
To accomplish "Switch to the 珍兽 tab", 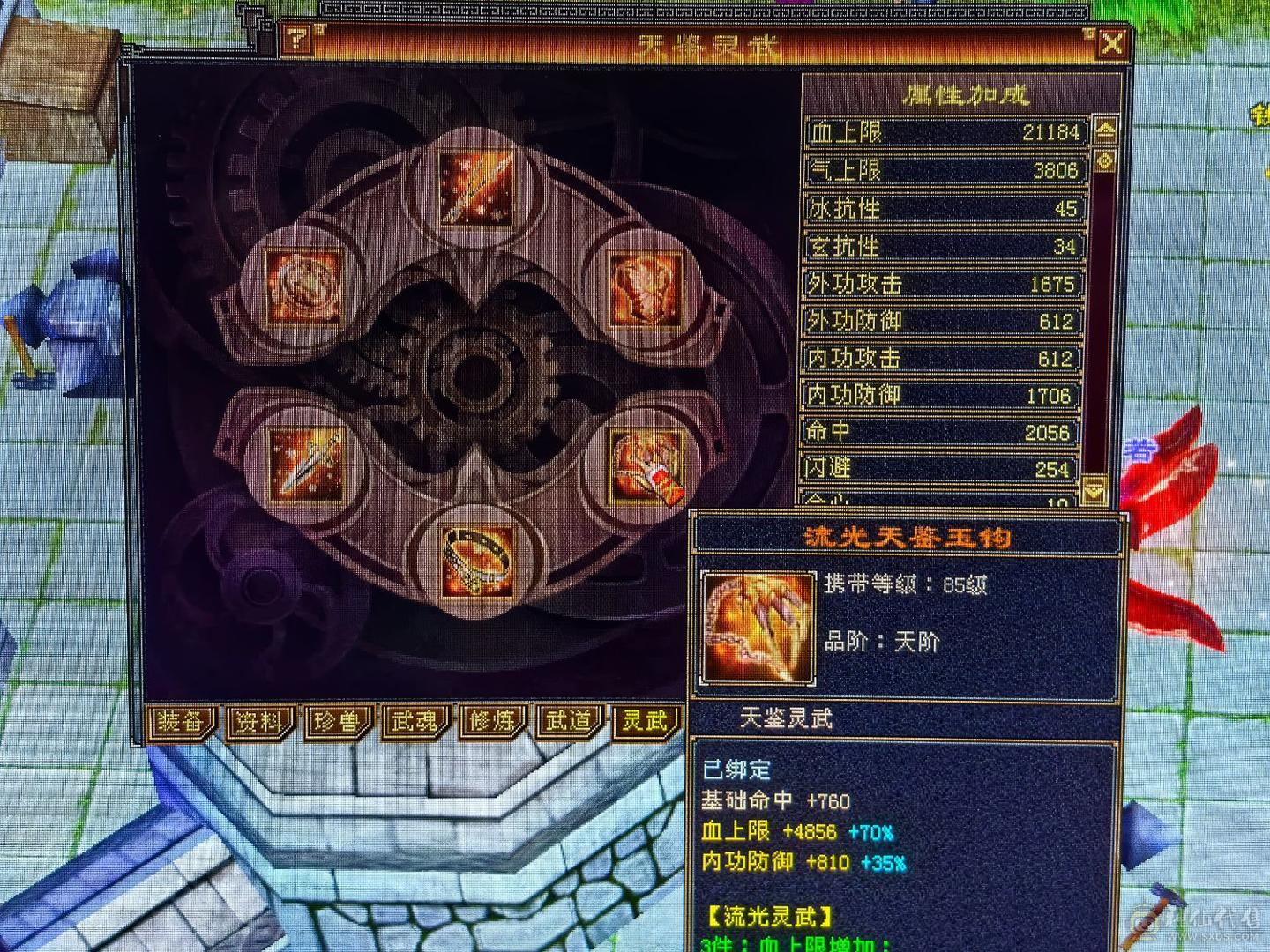I will 338,723.
